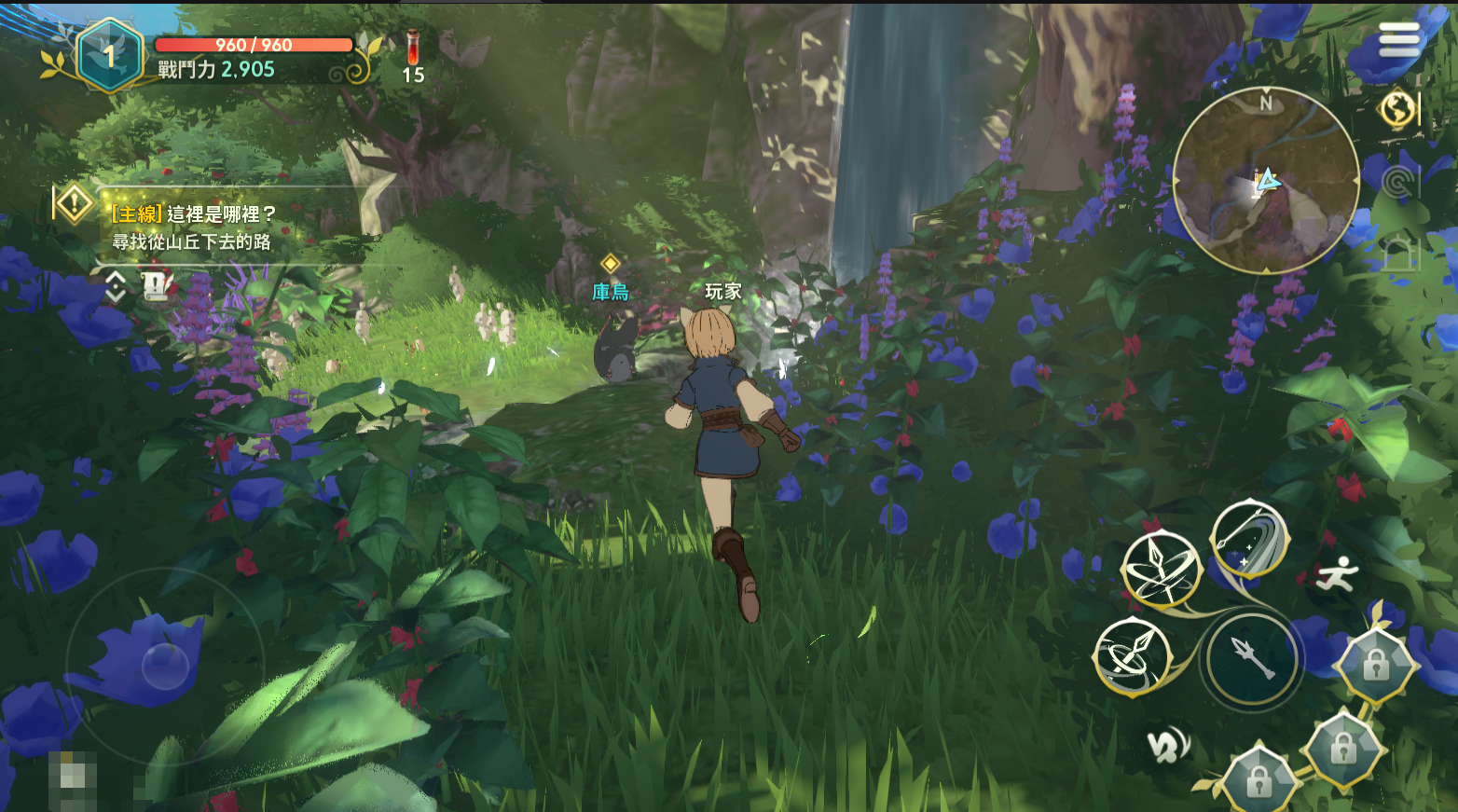Activate the sweeping spear slash with stars skill

(x=1249, y=539)
